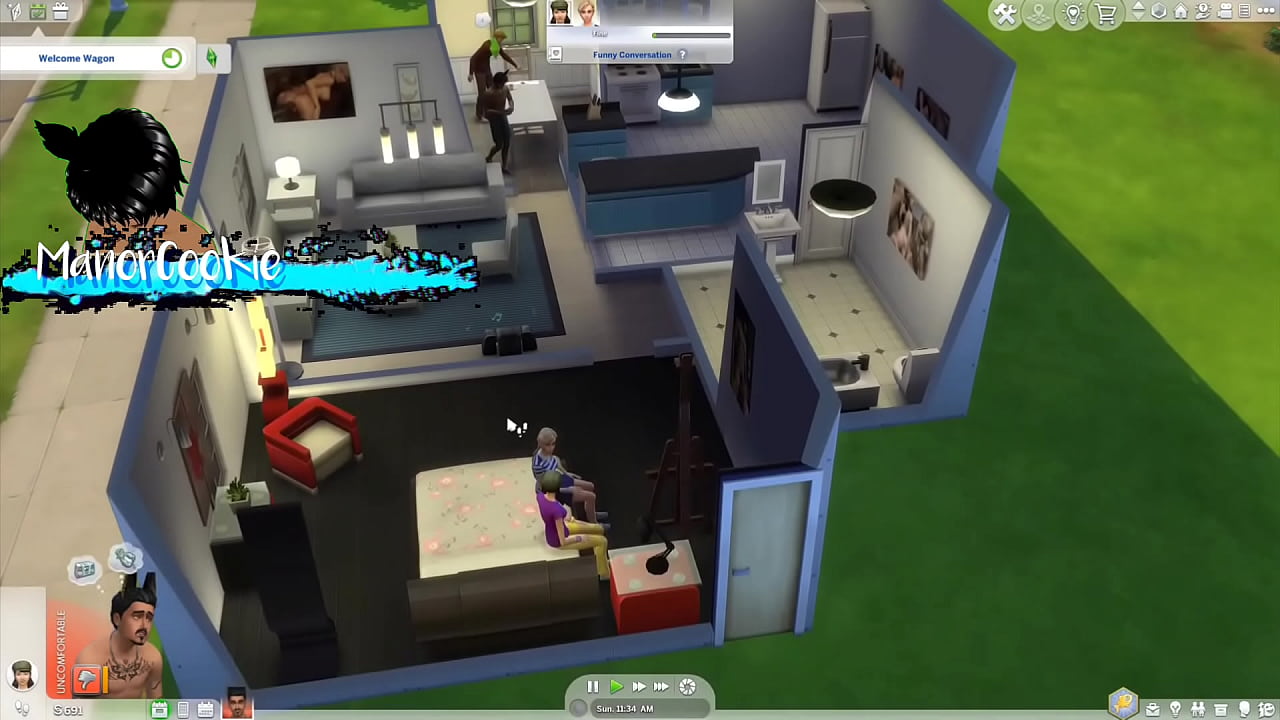The width and height of the screenshot is (1280, 720).
Task: Open the calendar icon near the funds display
Action: pyautogui.click(x=205, y=708)
